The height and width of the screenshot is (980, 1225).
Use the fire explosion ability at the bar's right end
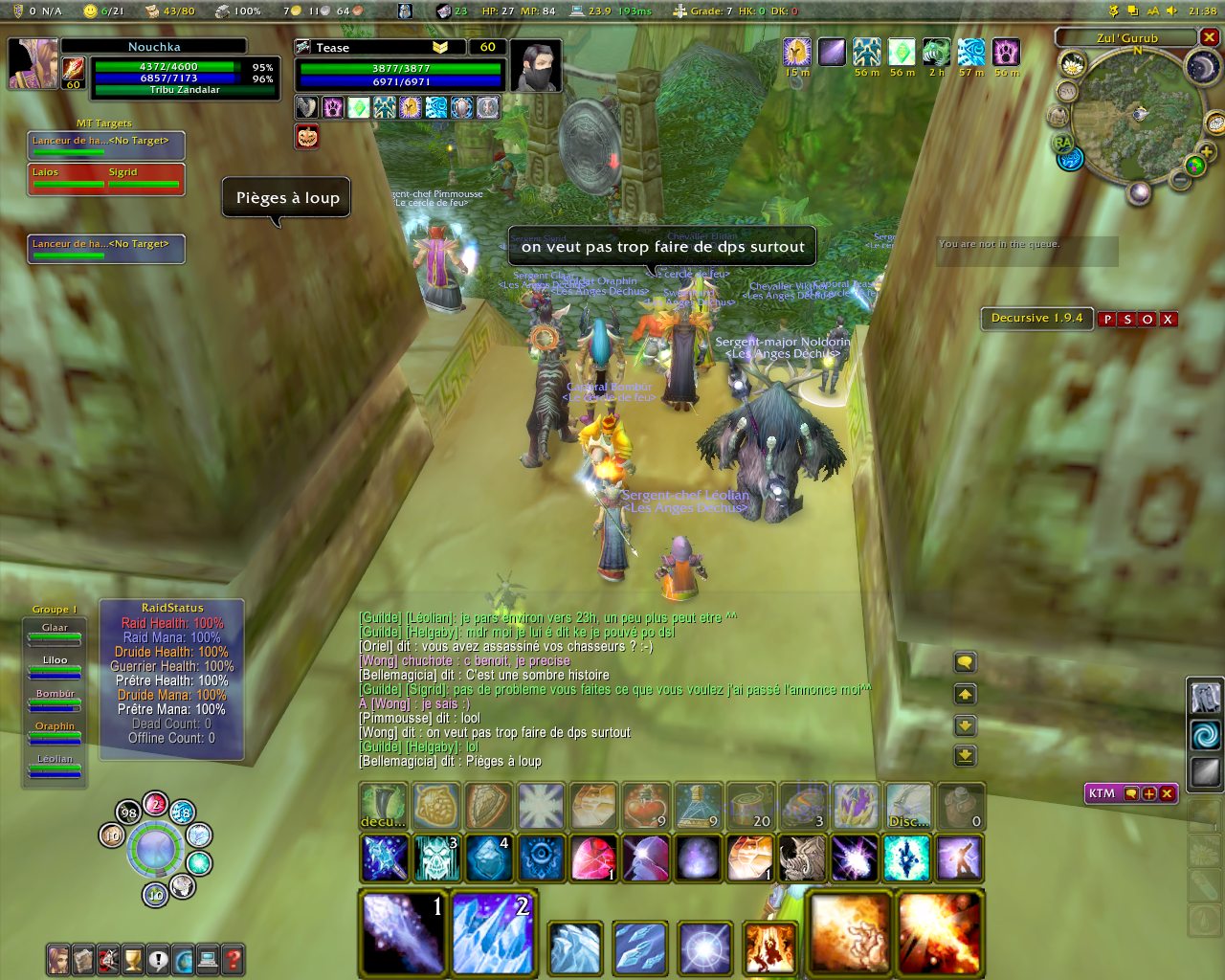coord(938,932)
